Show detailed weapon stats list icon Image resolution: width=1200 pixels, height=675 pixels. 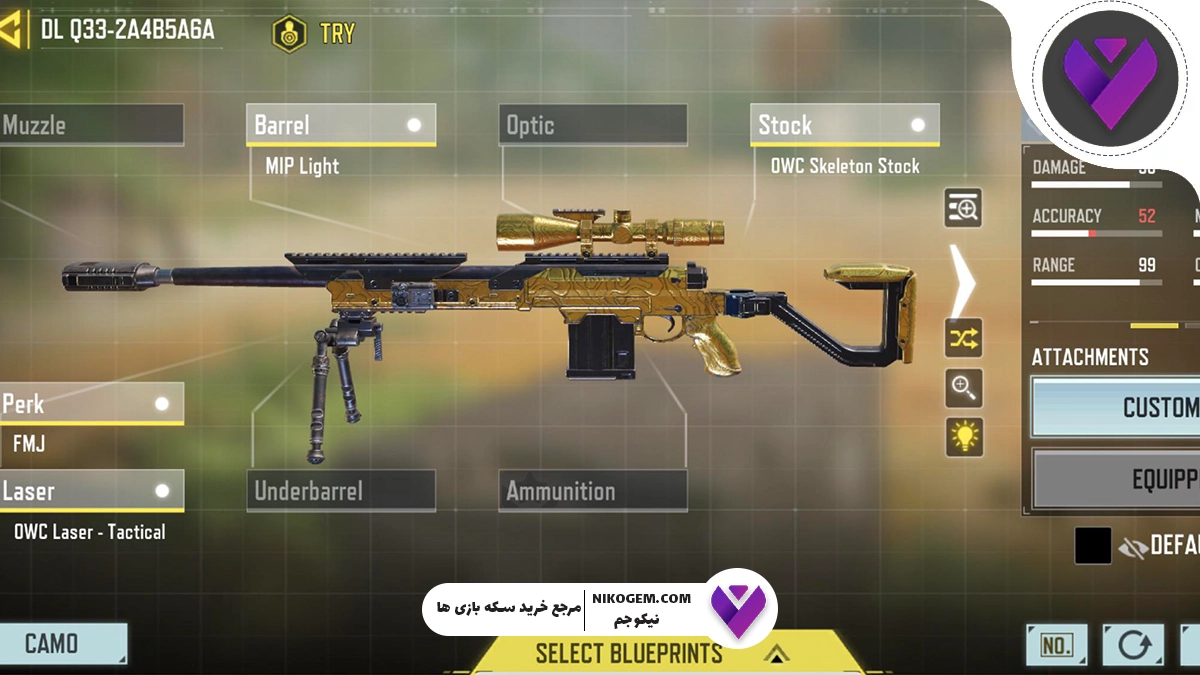pyautogui.click(x=964, y=208)
